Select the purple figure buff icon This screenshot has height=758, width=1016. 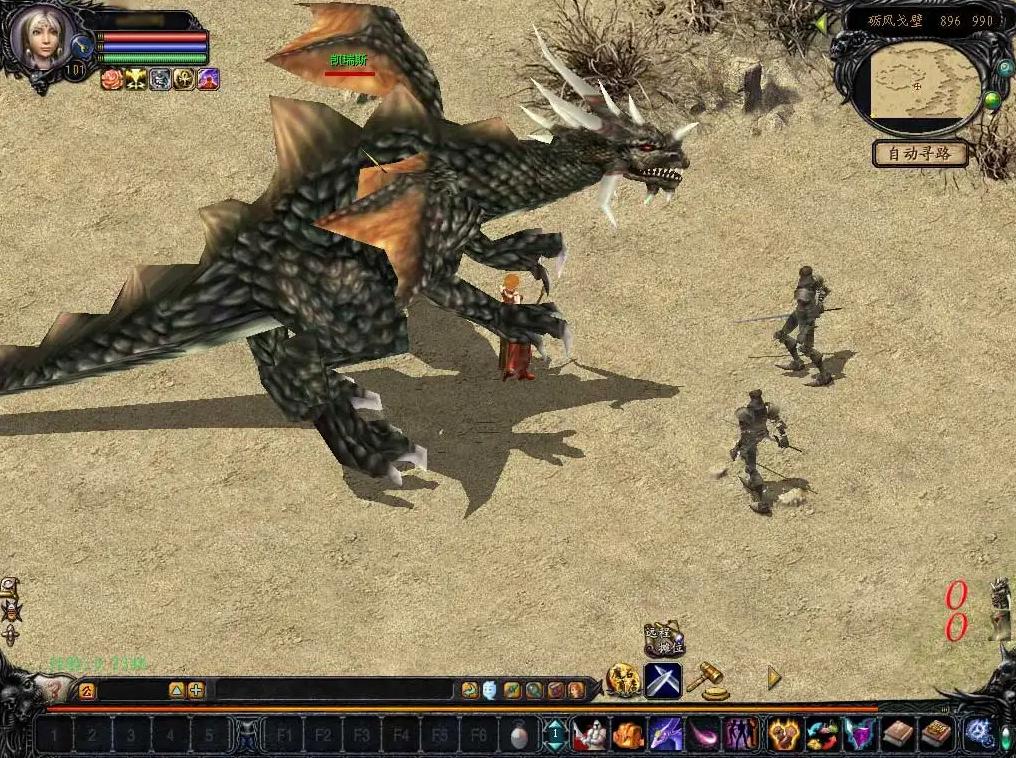[x=208, y=80]
